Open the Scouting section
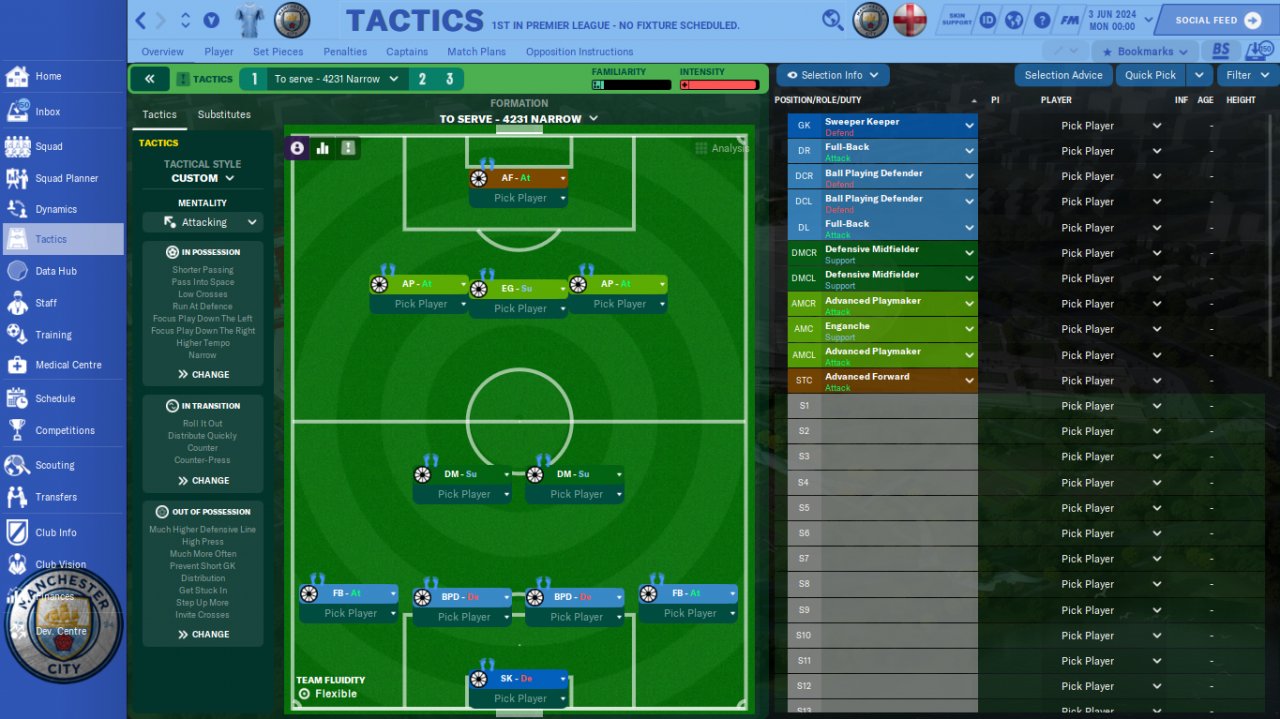The image size is (1280, 719). click(54, 465)
